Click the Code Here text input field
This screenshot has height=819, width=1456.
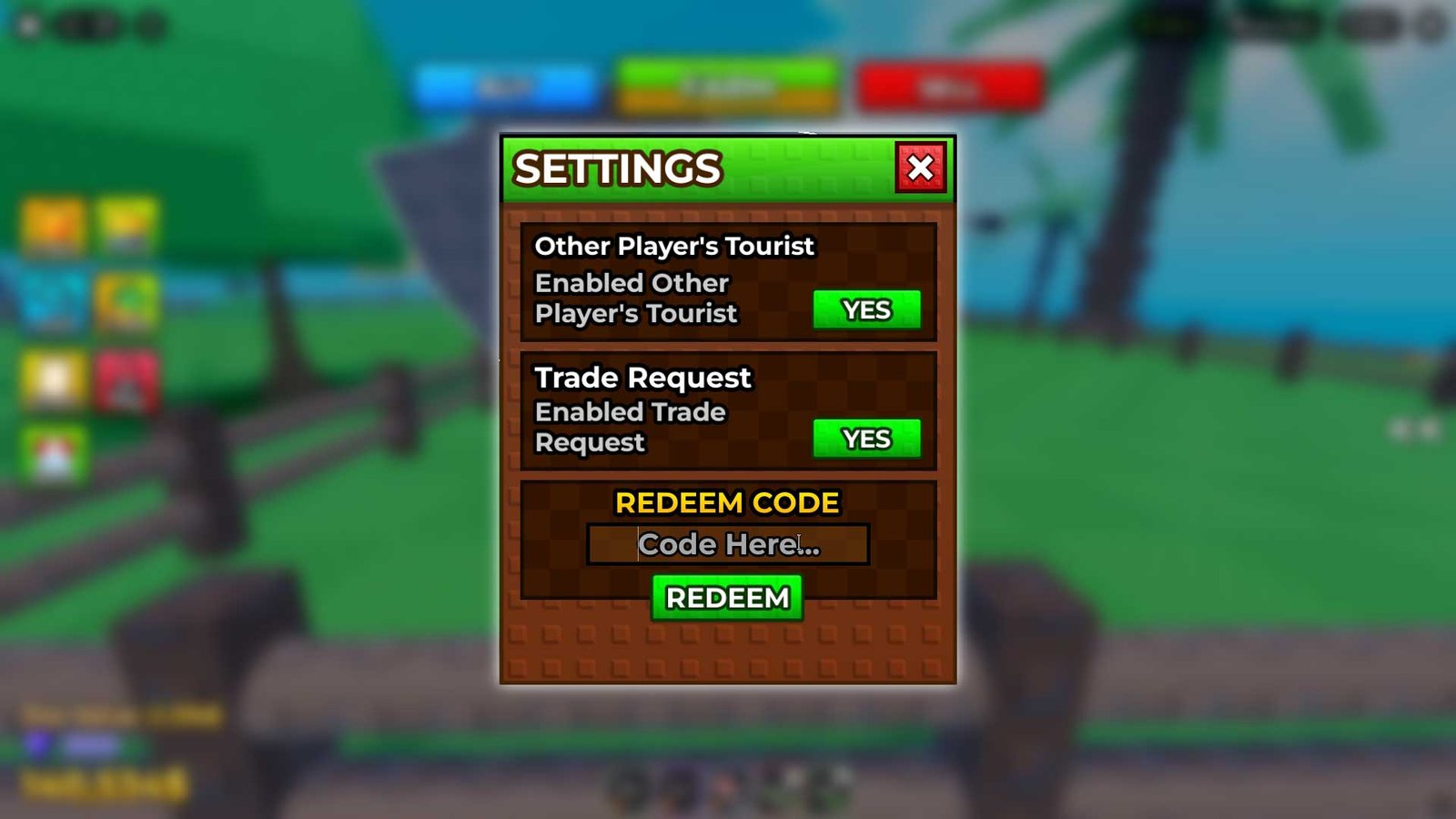728,544
